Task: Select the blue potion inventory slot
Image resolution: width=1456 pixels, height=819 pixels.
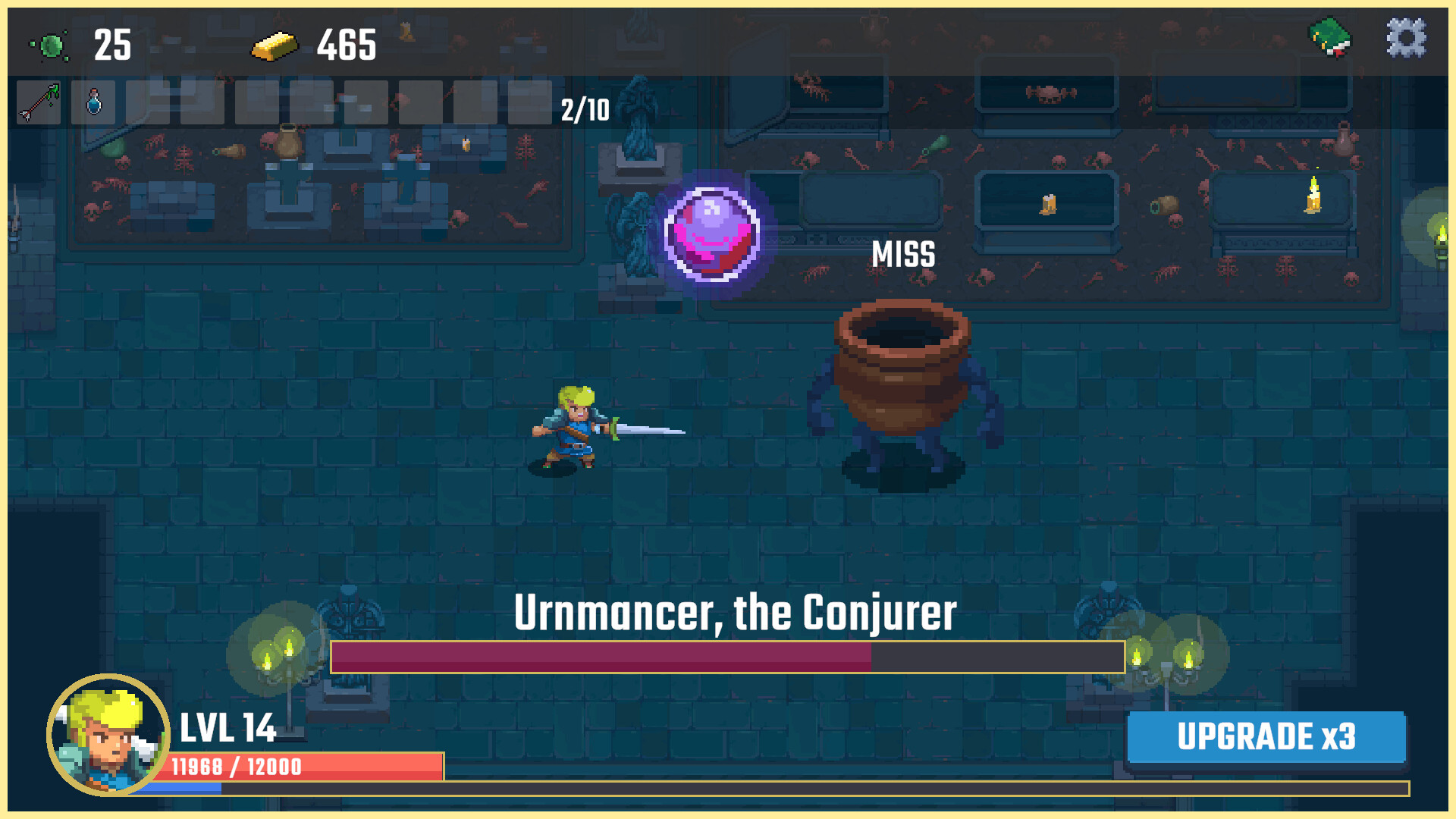Action: click(93, 102)
